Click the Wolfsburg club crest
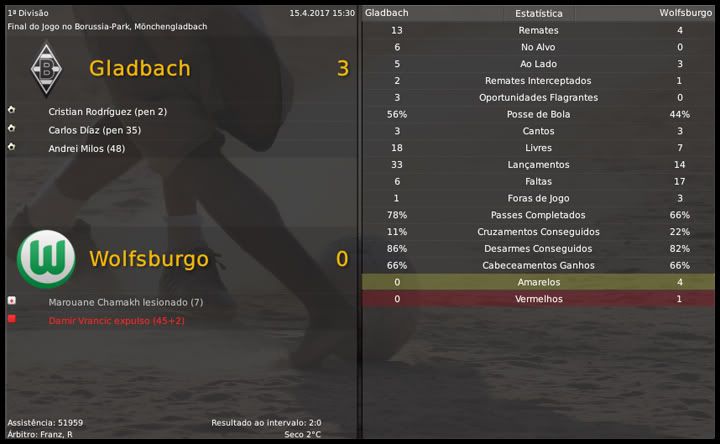720x444 pixels. [46, 259]
